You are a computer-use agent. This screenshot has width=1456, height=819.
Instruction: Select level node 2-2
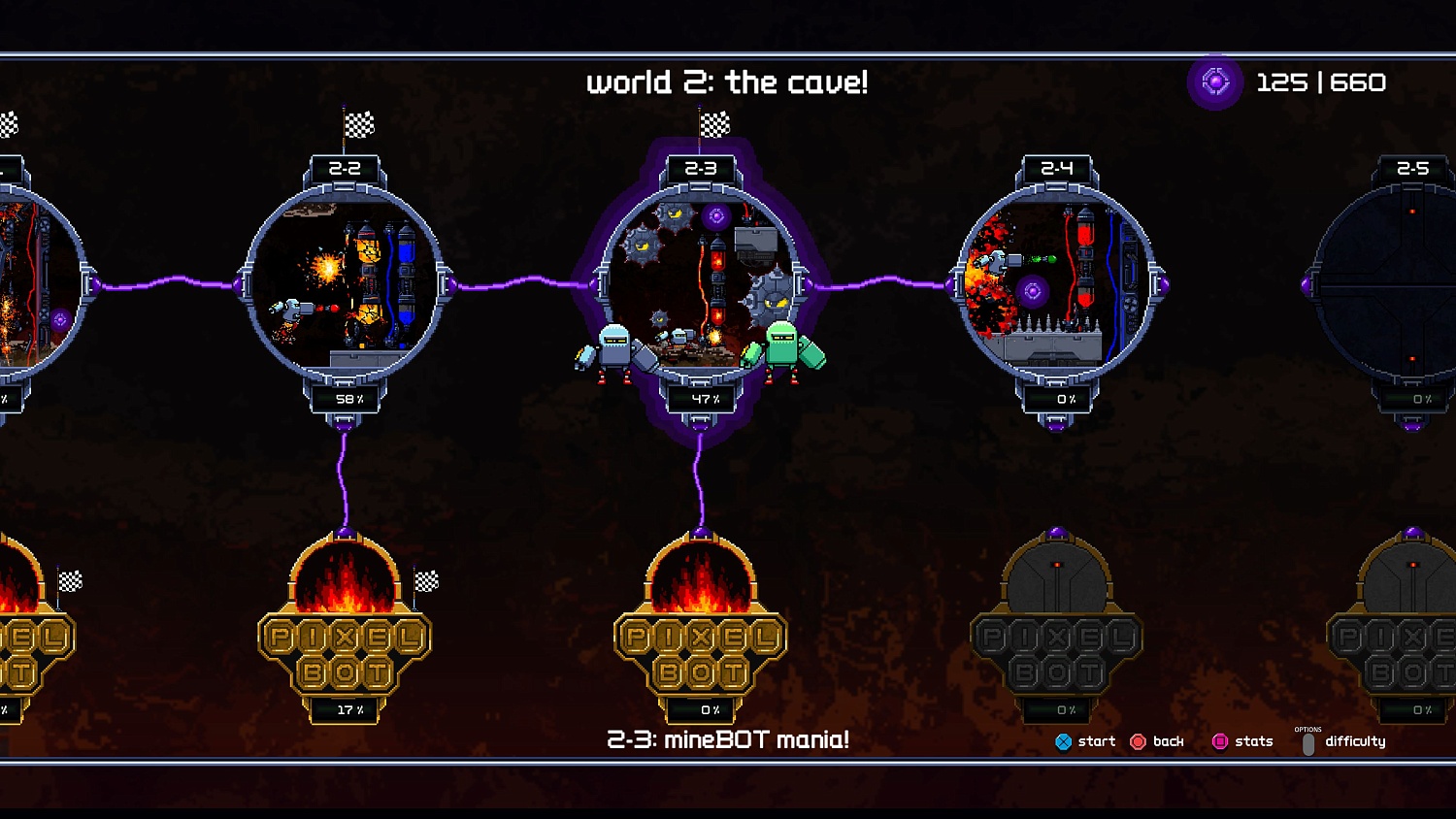345,281
